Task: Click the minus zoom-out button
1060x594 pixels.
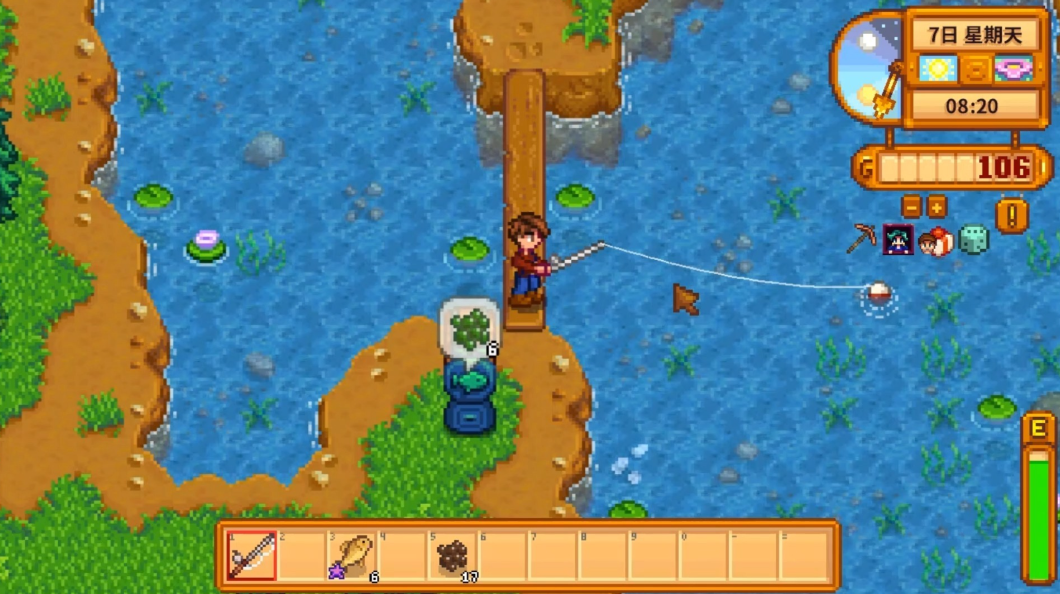Action: (911, 207)
